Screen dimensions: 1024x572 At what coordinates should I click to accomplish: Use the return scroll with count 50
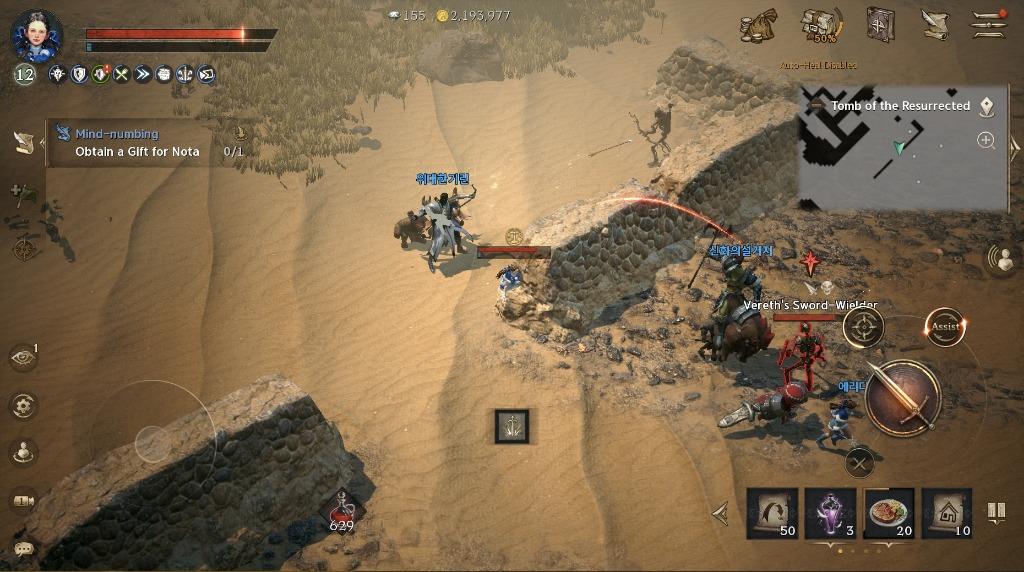(x=773, y=513)
